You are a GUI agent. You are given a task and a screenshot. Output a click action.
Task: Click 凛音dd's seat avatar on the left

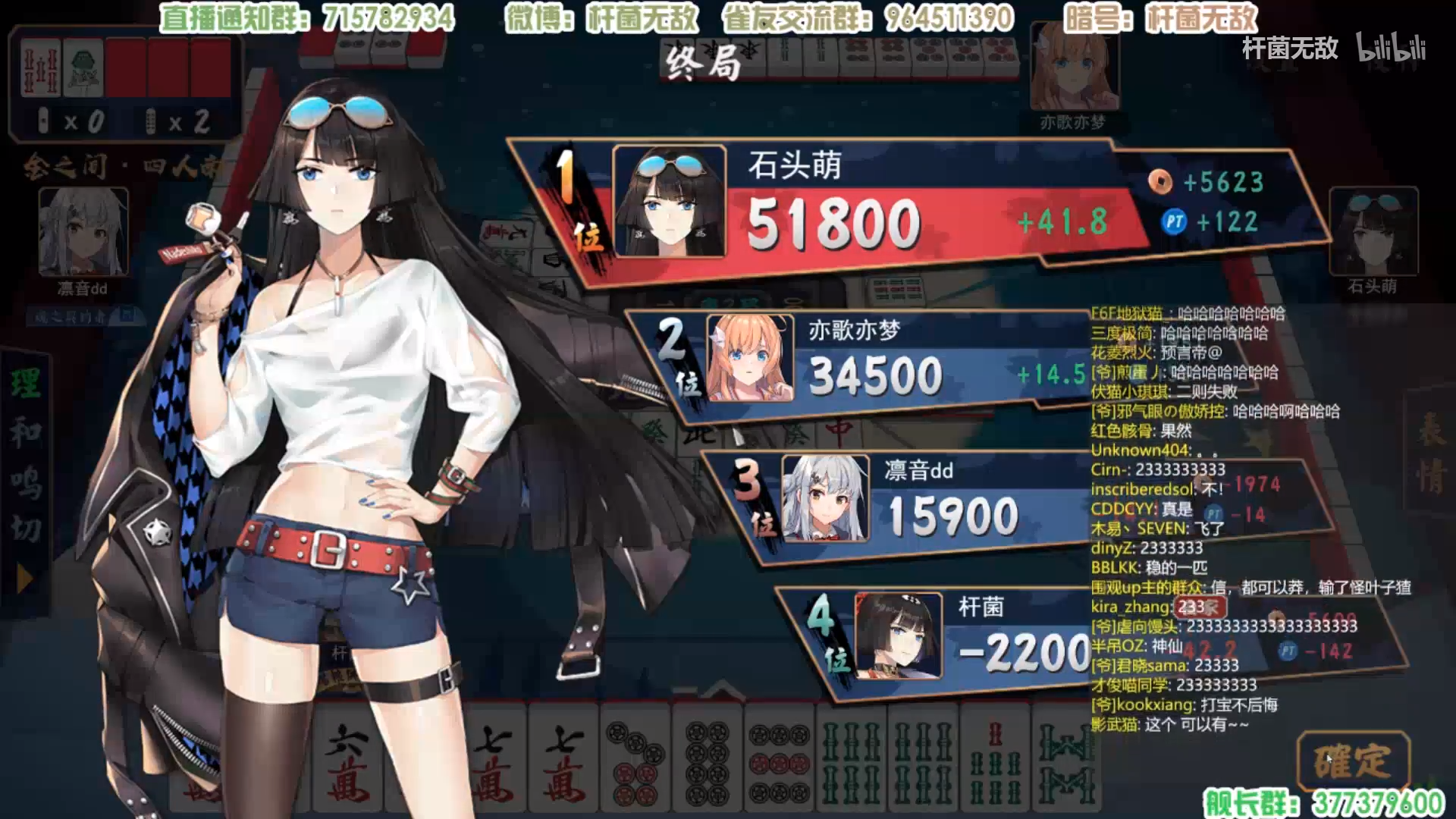pos(83,232)
